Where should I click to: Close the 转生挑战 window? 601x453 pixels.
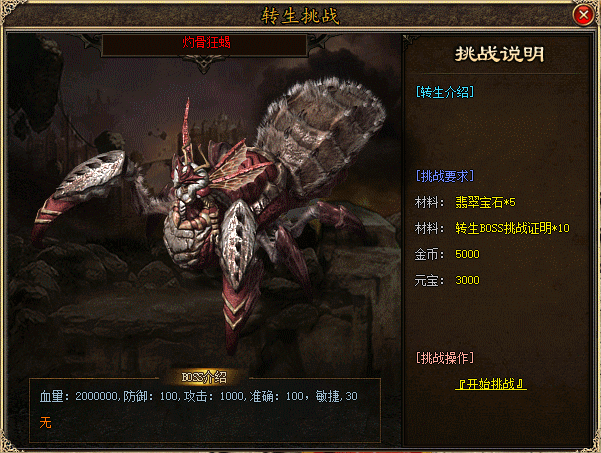[x=583, y=15]
